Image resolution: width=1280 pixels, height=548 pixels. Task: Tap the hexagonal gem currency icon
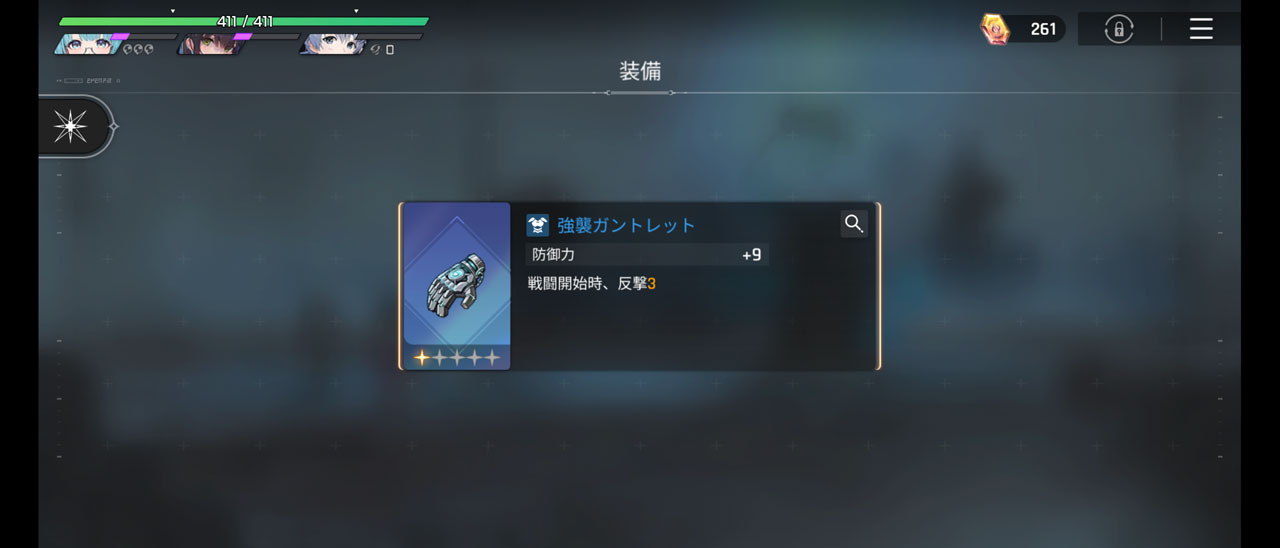tap(995, 29)
